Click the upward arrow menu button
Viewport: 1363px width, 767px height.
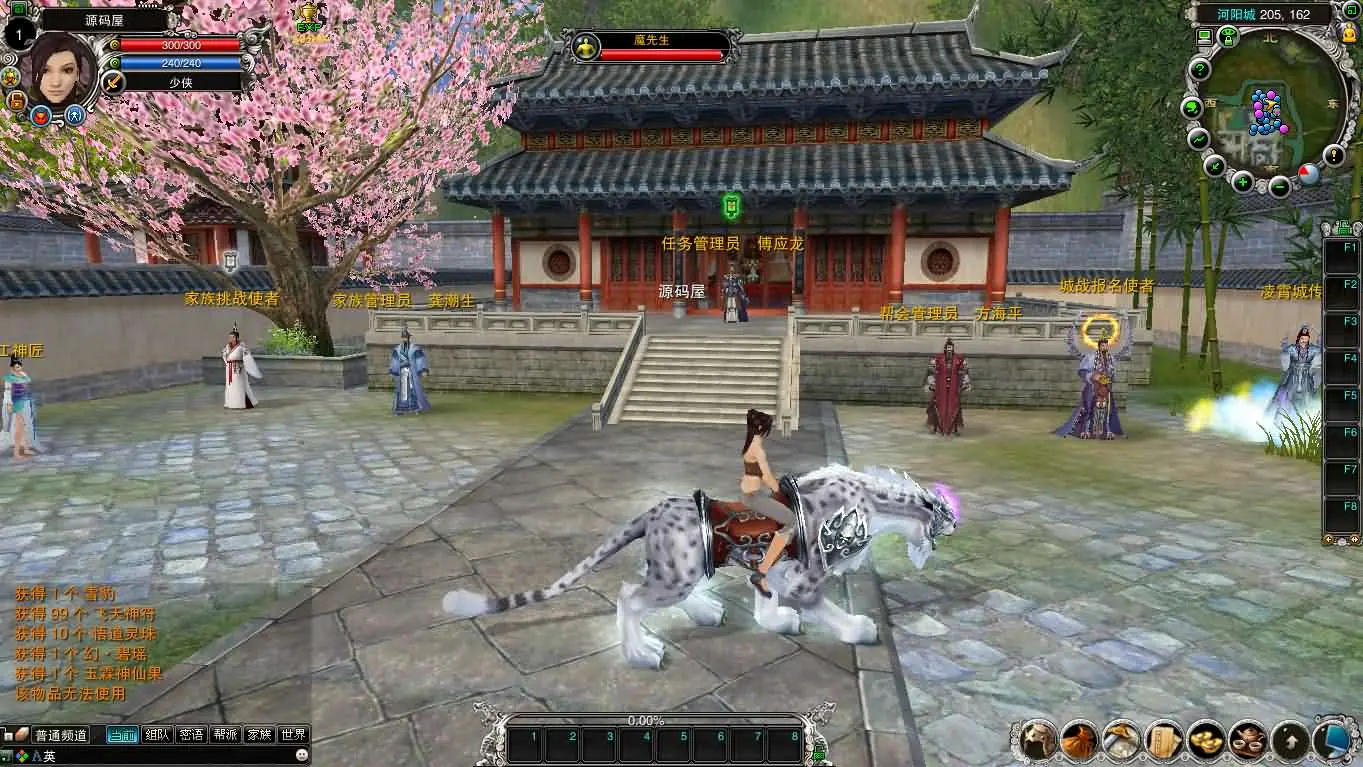(1290, 740)
